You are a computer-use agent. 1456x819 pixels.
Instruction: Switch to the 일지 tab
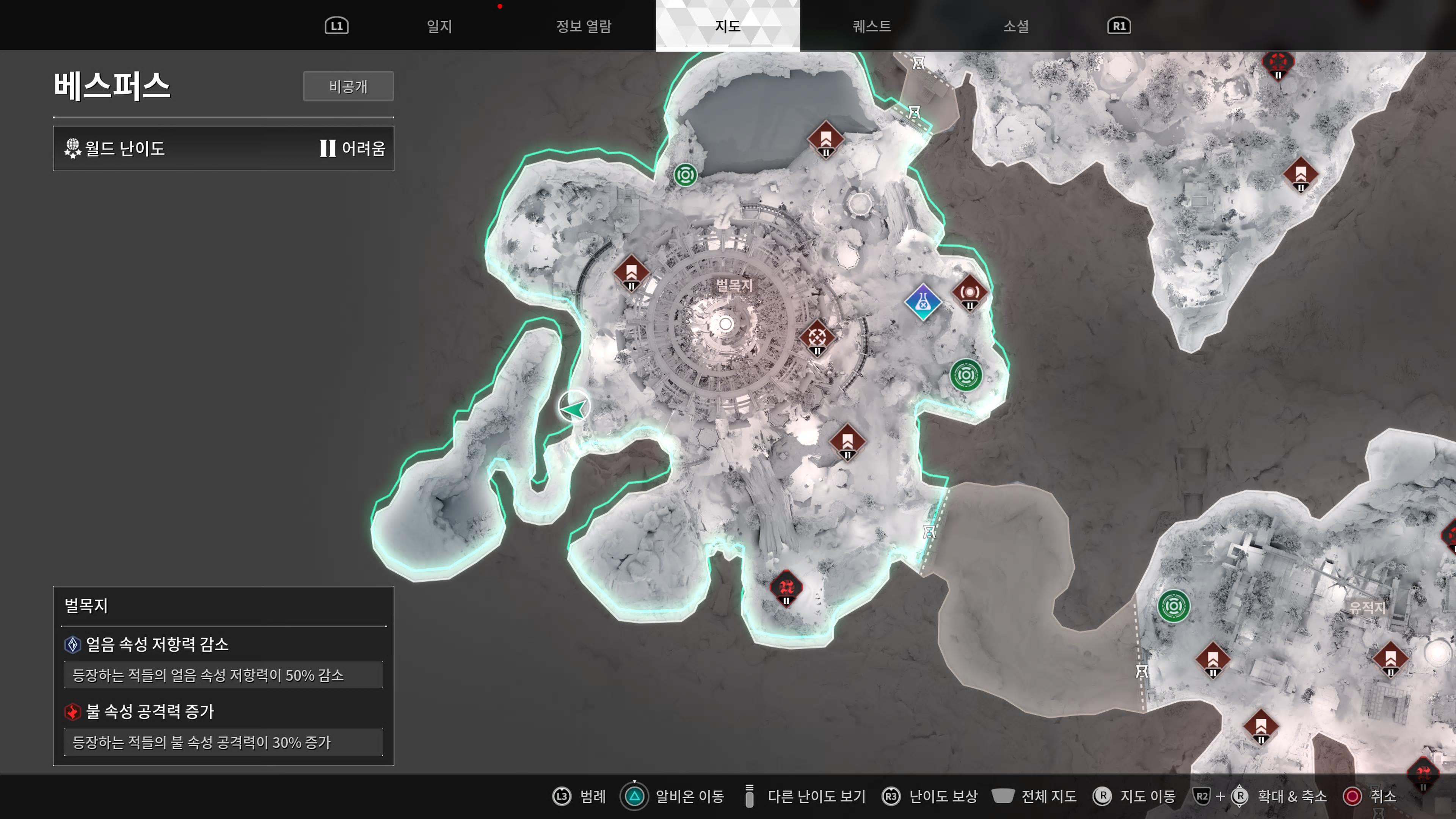pyautogui.click(x=439, y=26)
